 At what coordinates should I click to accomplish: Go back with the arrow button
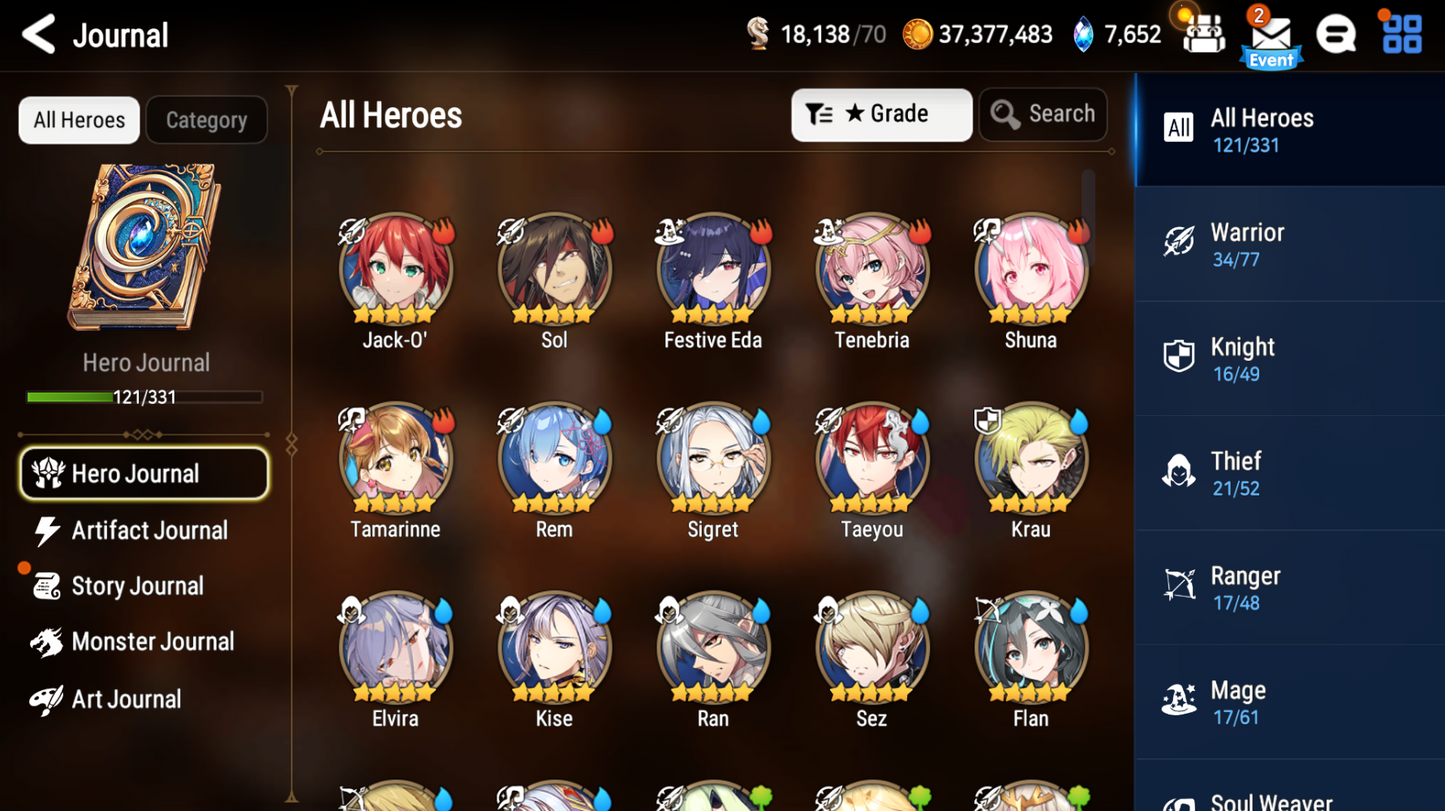37,33
